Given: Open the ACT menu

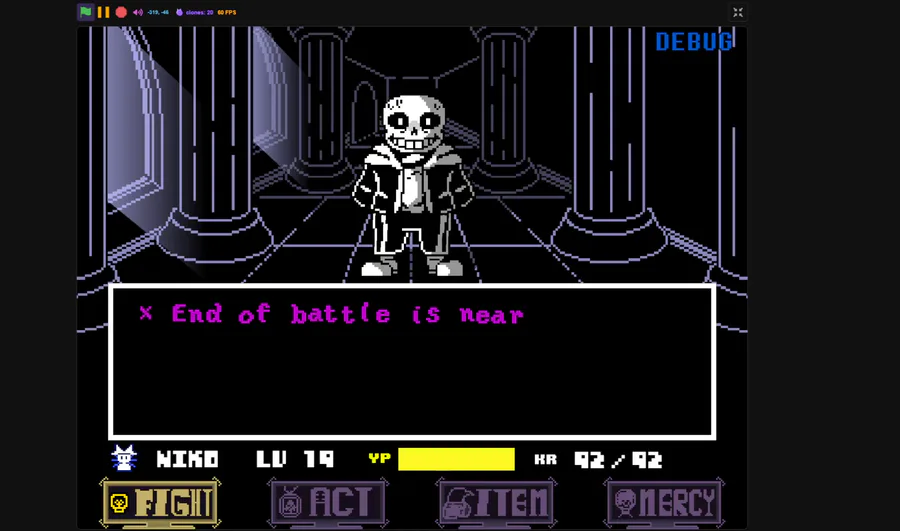Looking at the screenshot, I should point(327,502).
